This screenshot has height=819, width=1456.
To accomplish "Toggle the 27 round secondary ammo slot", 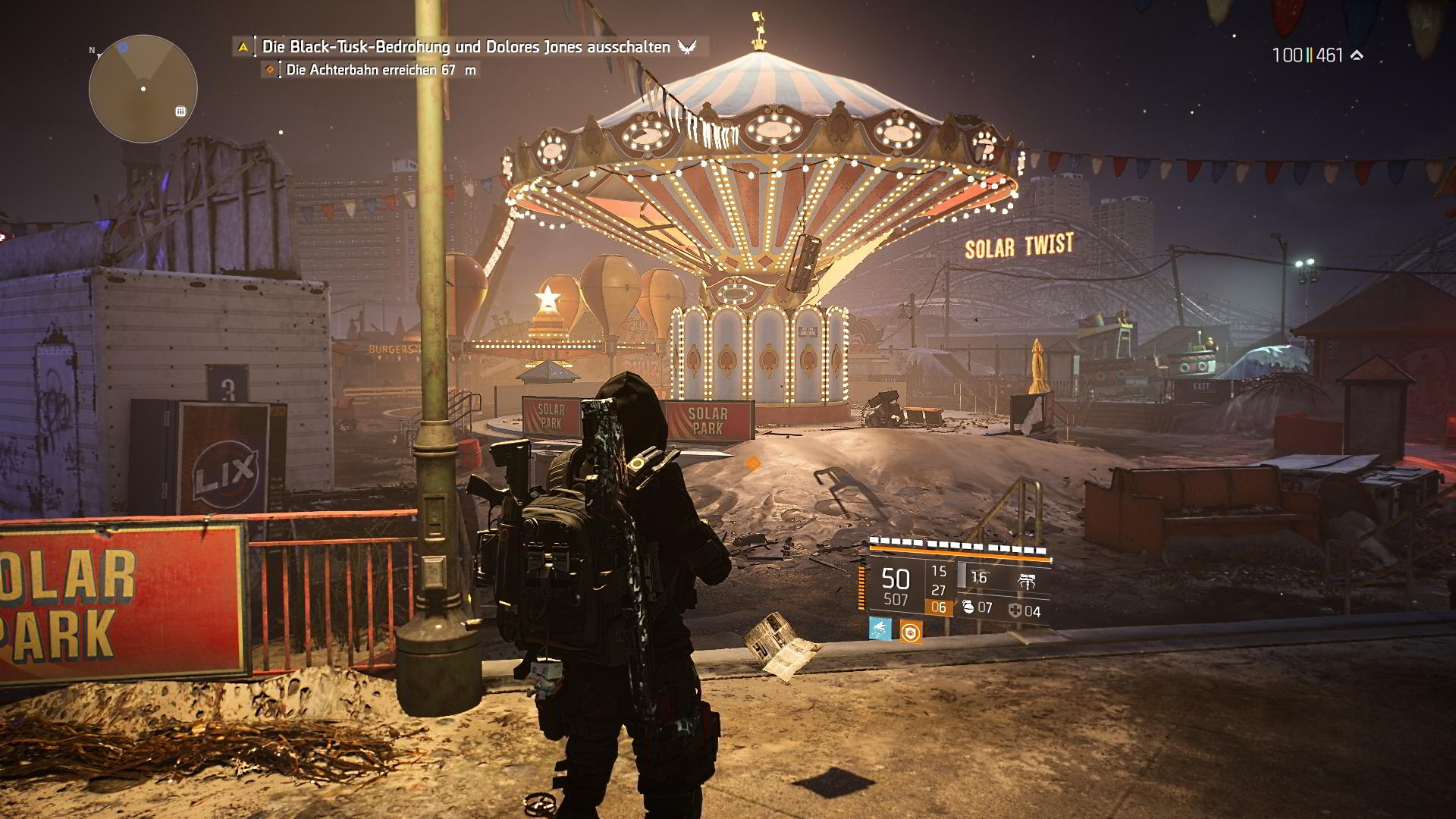I will [939, 589].
